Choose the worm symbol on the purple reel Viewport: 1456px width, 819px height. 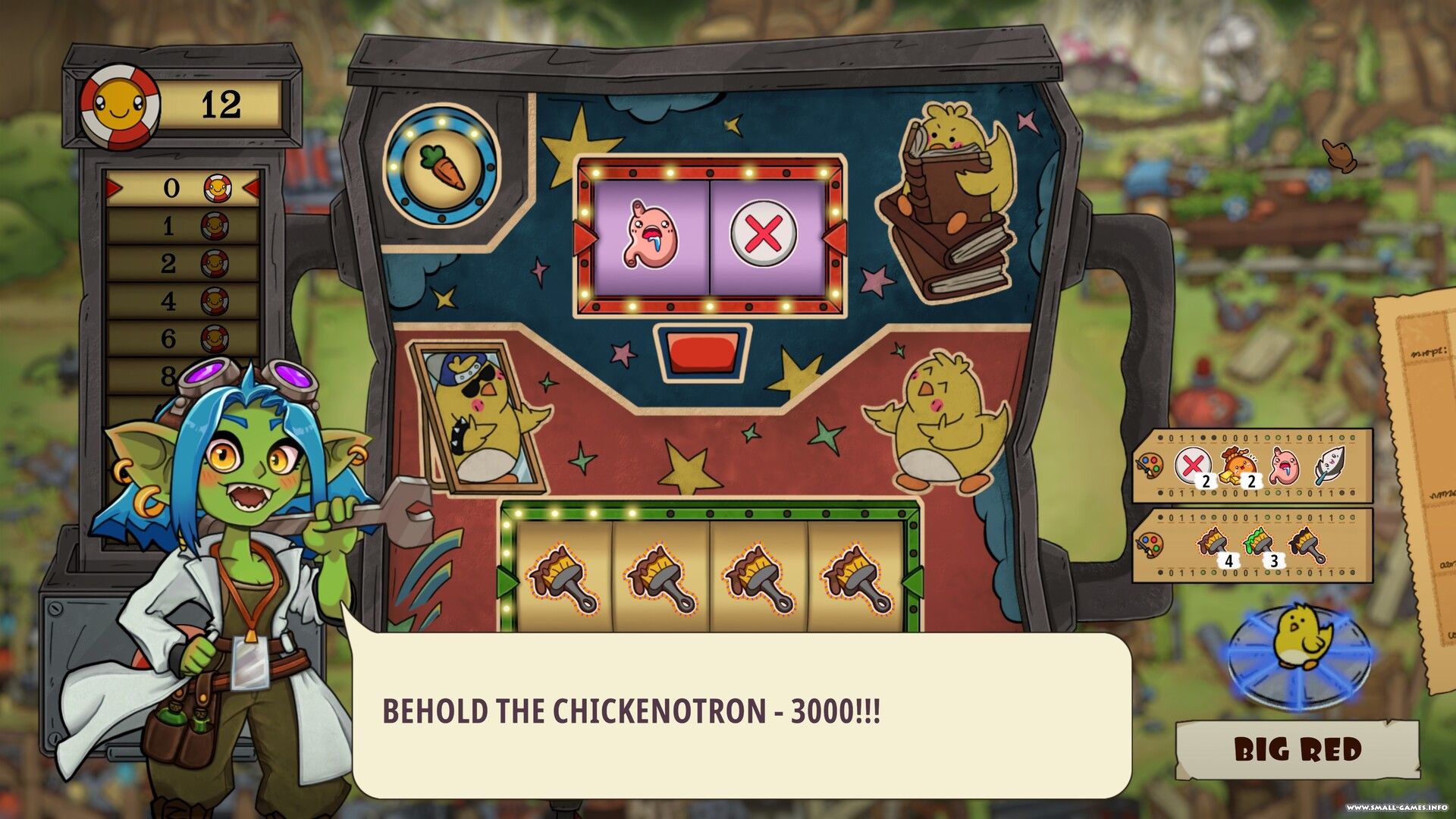tap(651, 235)
